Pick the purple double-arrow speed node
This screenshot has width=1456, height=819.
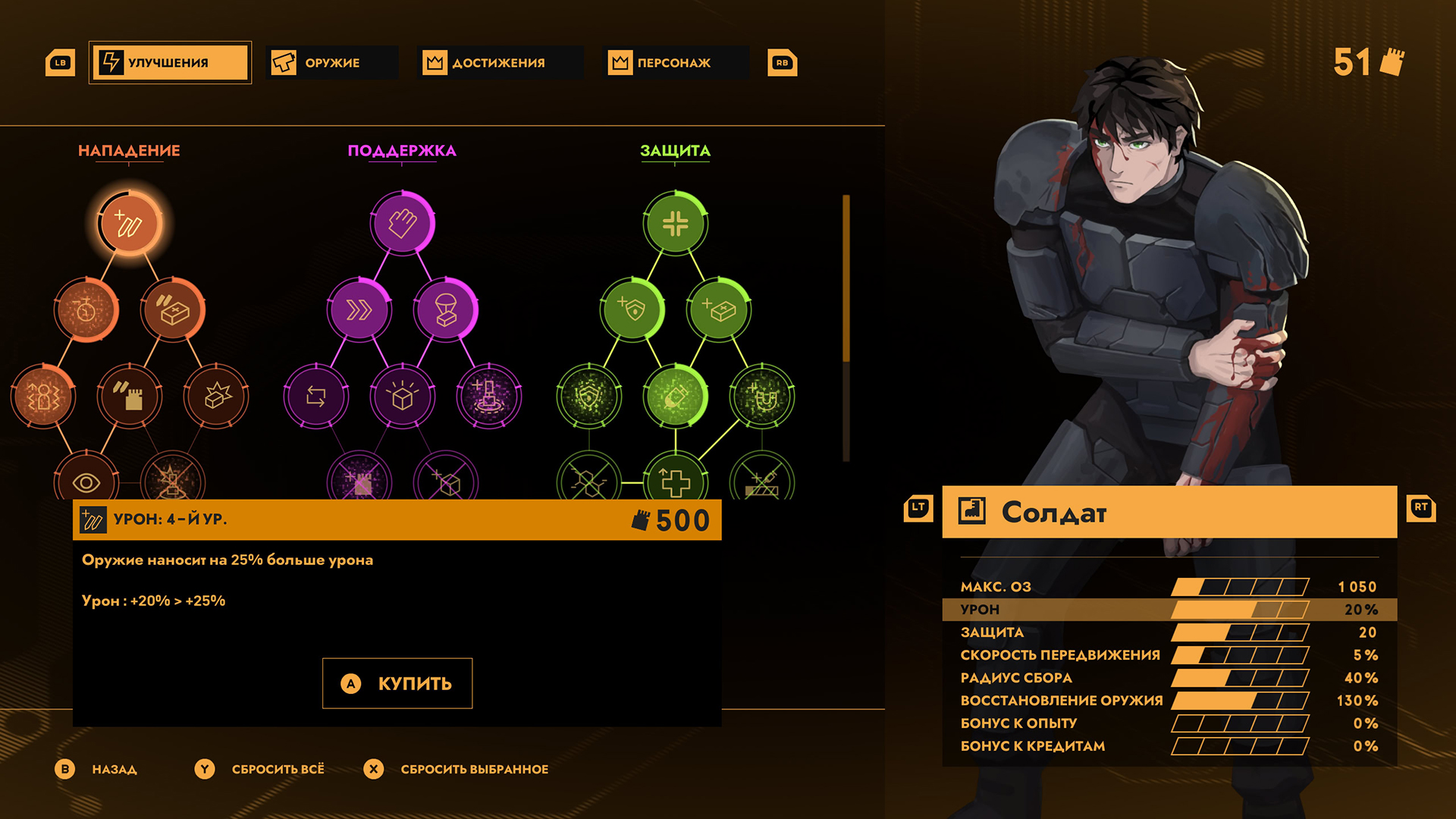[x=359, y=310]
